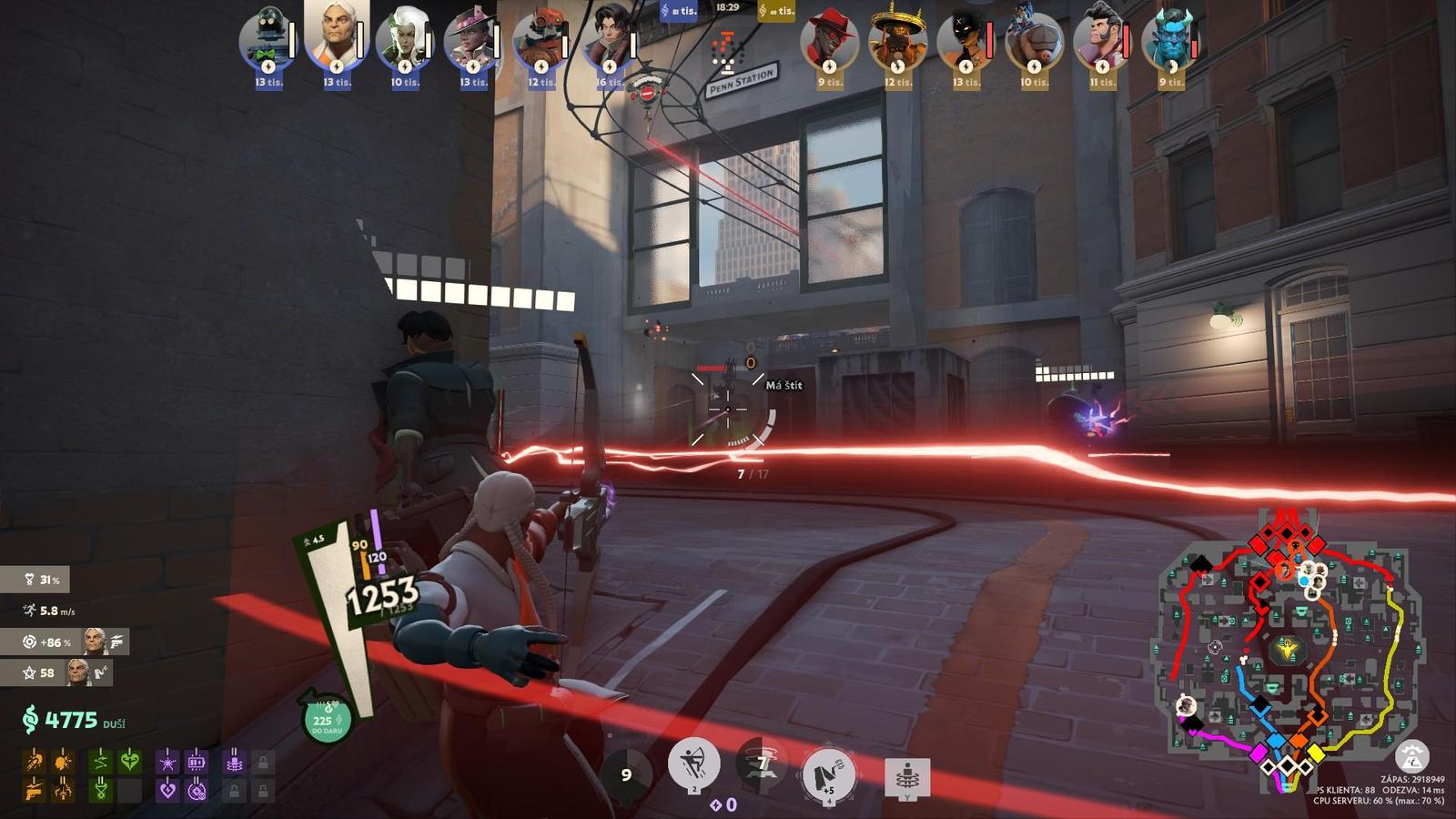Click the gold-hat enemy hero portrait

[x=896, y=40]
